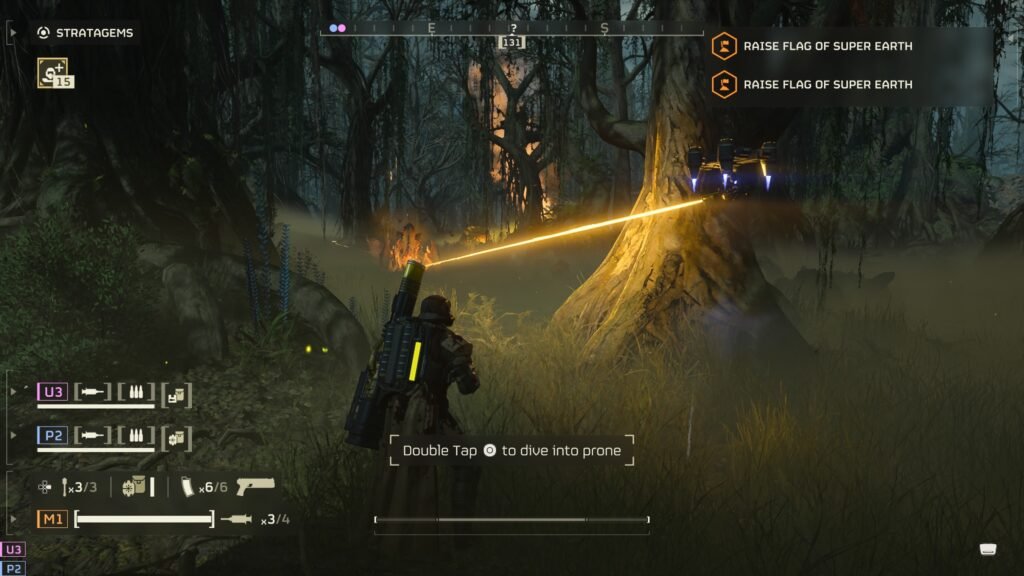Screen dimensions: 1024x576
Task: Select the M1 player tag
Action: pyautogui.click(x=52, y=519)
